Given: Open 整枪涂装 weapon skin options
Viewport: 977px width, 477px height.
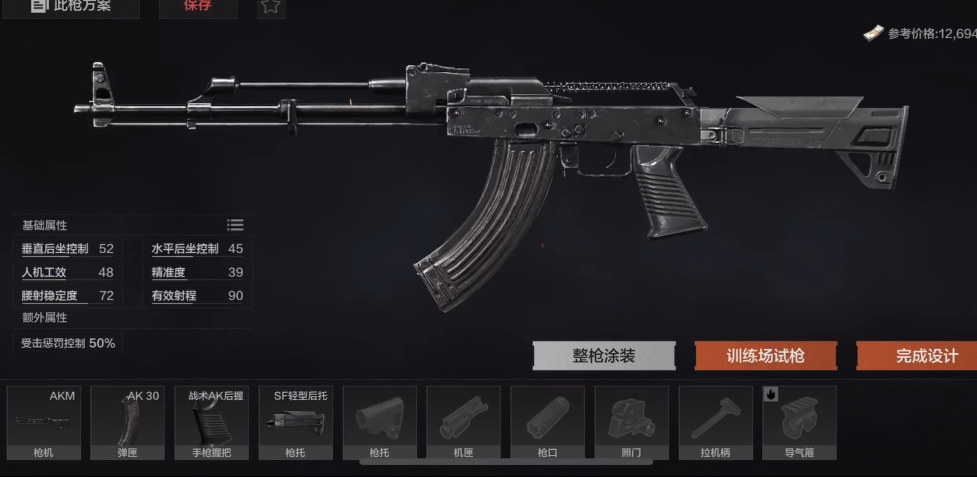Looking at the screenshot, I should click(604, 356).
